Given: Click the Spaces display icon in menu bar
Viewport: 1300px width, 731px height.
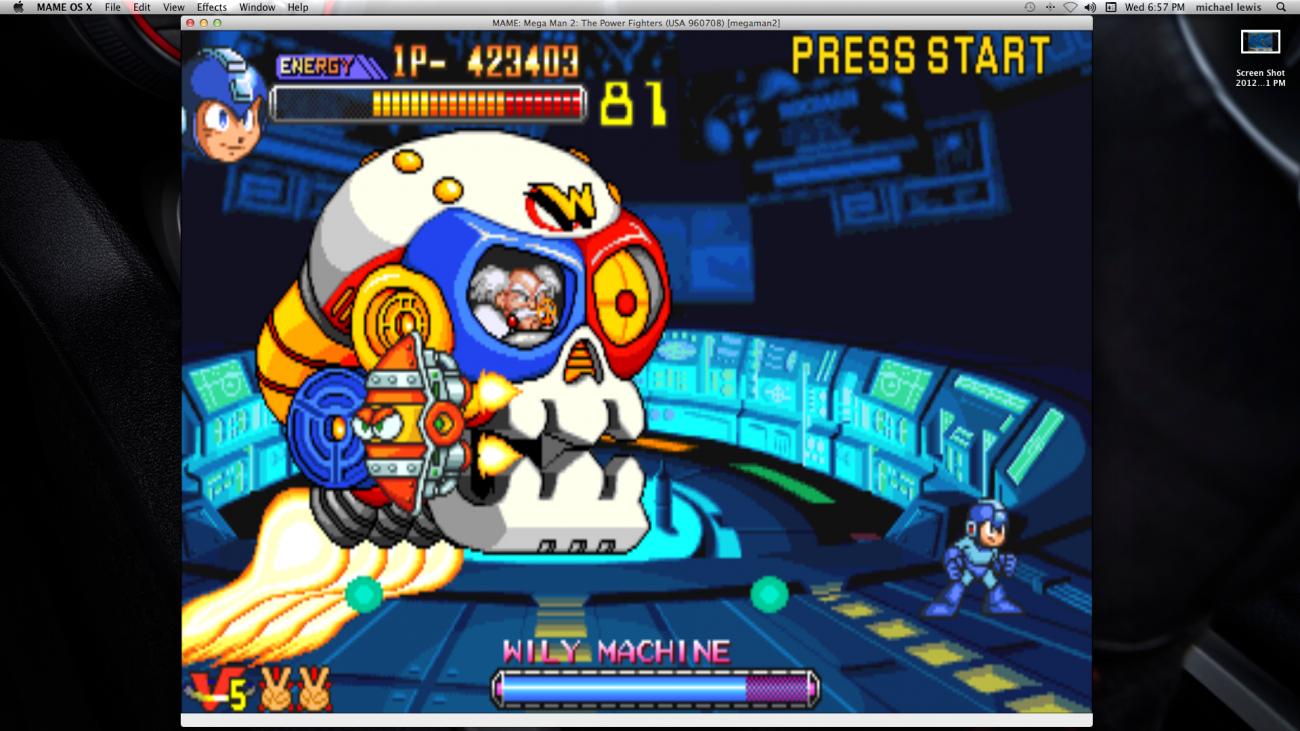Looking at the screenshot, I should click(x=1050, y=7).
